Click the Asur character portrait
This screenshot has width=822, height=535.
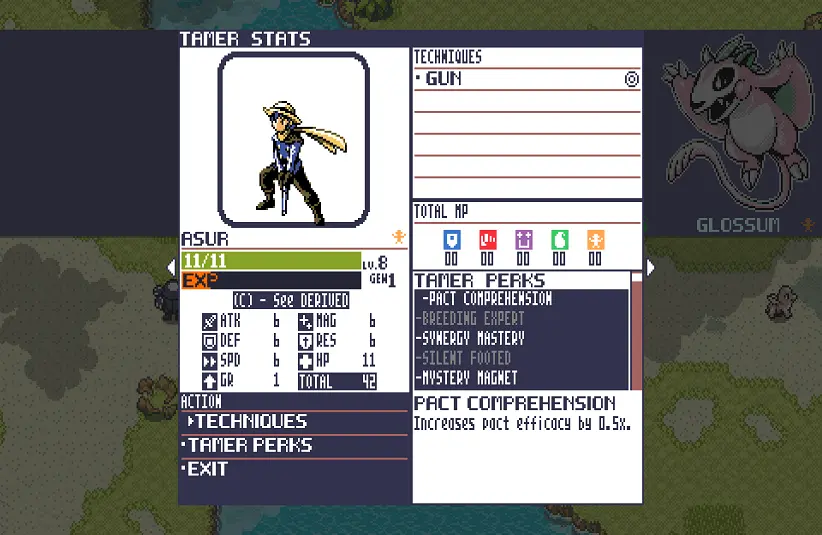[294, 139]
